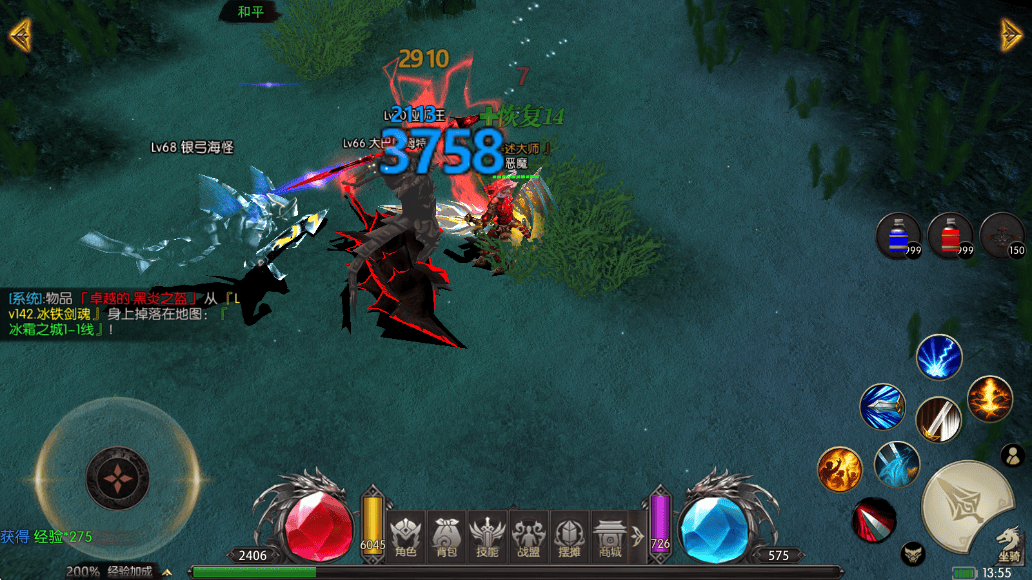Tap the large basic attack button
Screen dimensions: 1032x580
click(964, 506)
